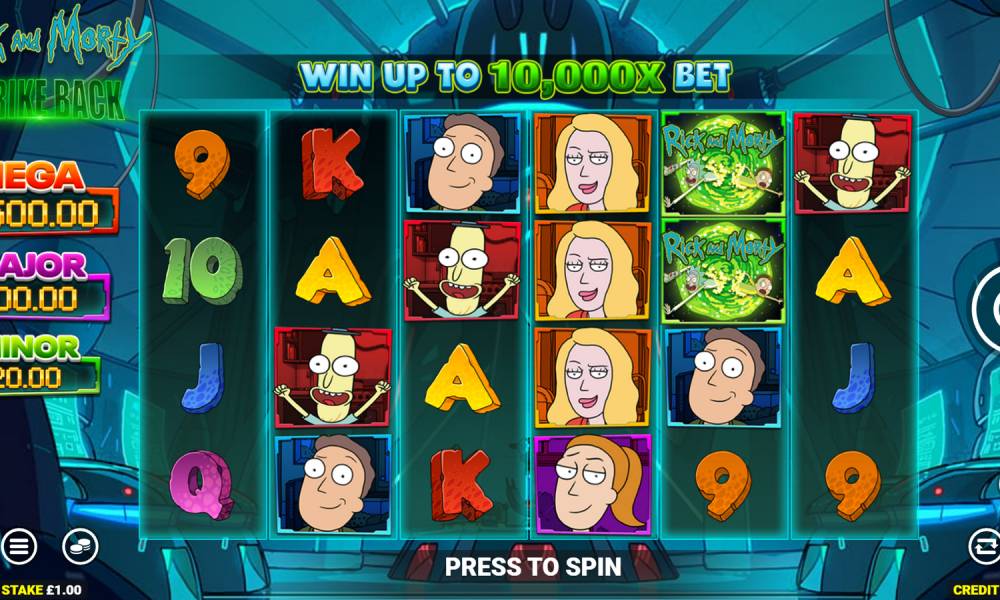Screen dimensions: 1000x600
Task: Open the hamburger menu
Action: click(18, 546)
